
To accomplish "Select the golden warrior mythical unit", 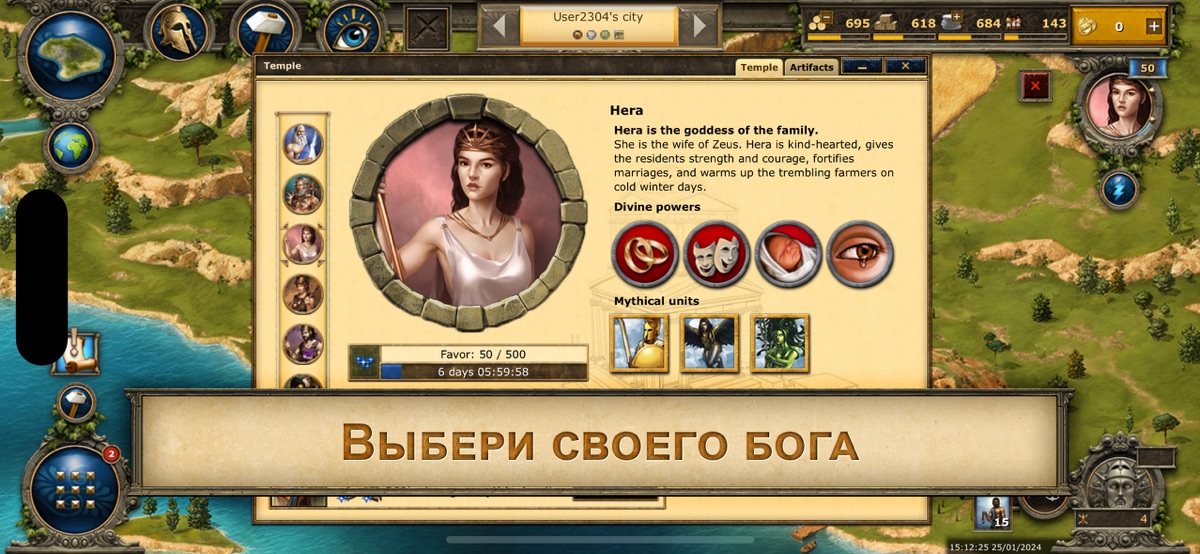I will point(639,343).
